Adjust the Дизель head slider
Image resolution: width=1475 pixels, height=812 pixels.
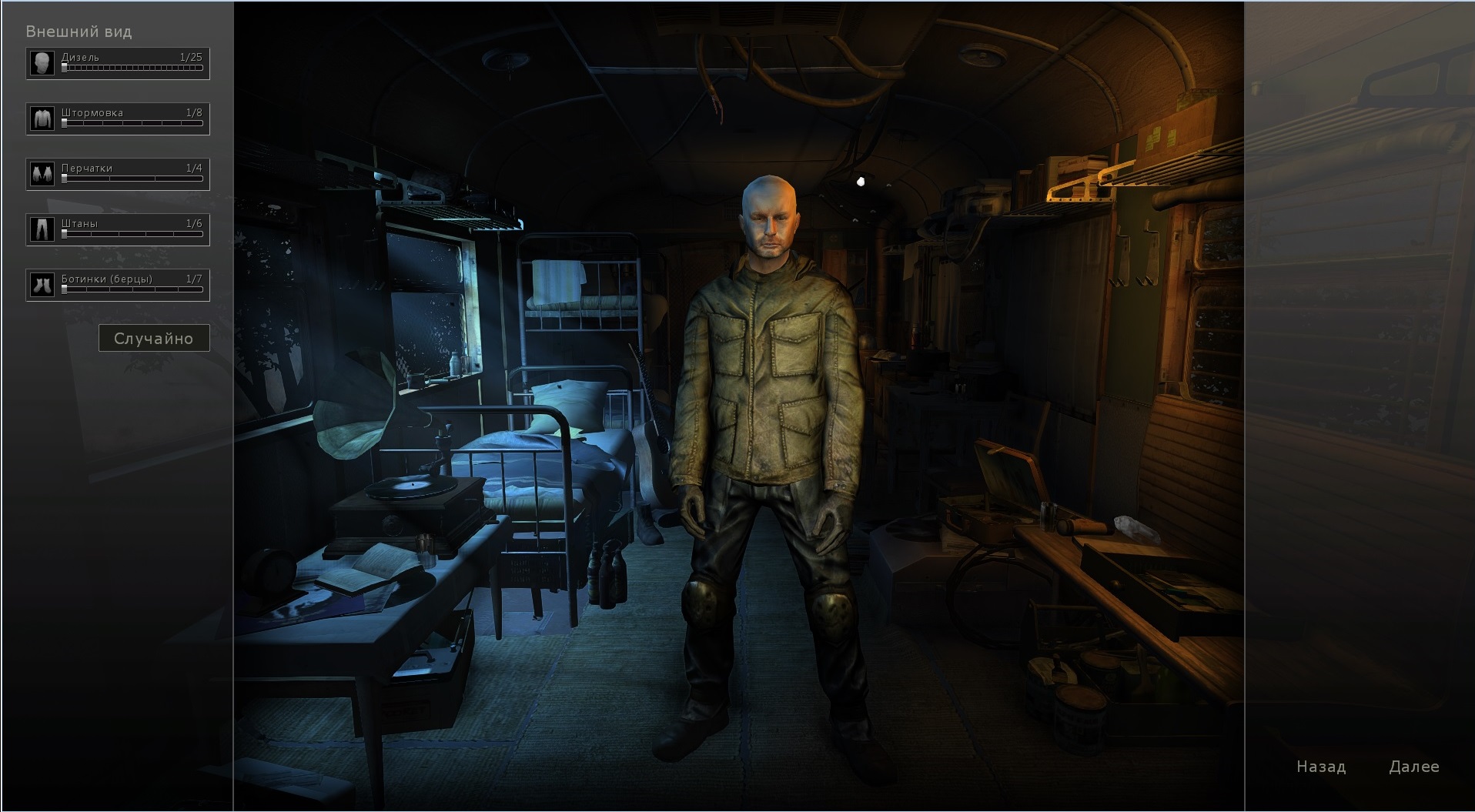132,69
